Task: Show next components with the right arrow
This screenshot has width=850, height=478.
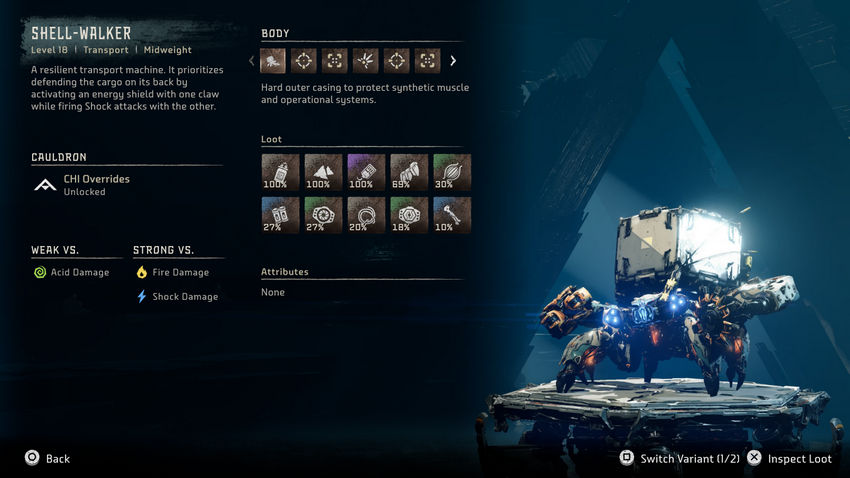Action: pos(453,61)
